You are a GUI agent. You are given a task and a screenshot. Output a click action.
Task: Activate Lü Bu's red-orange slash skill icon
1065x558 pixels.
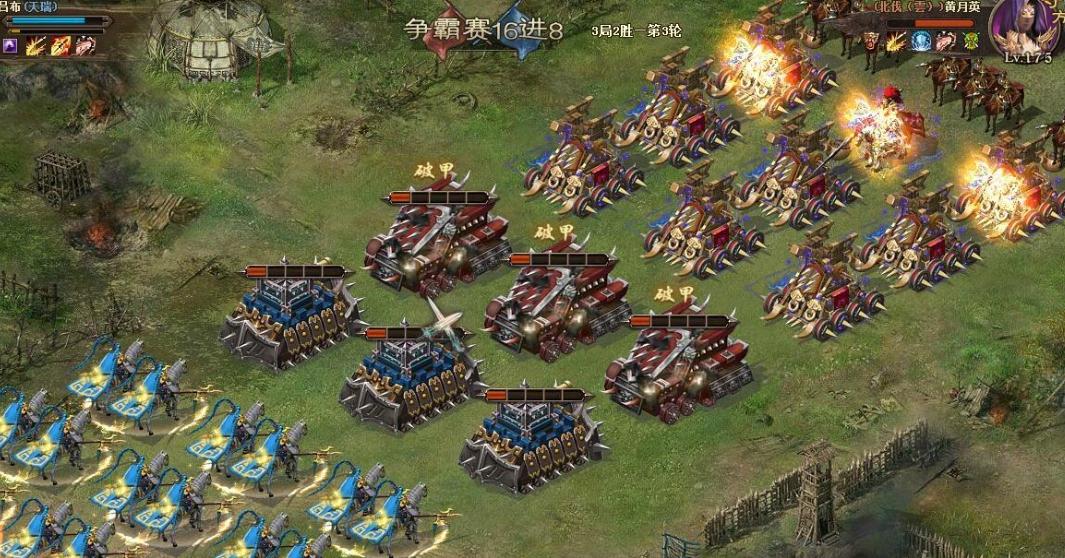[61, 45]
